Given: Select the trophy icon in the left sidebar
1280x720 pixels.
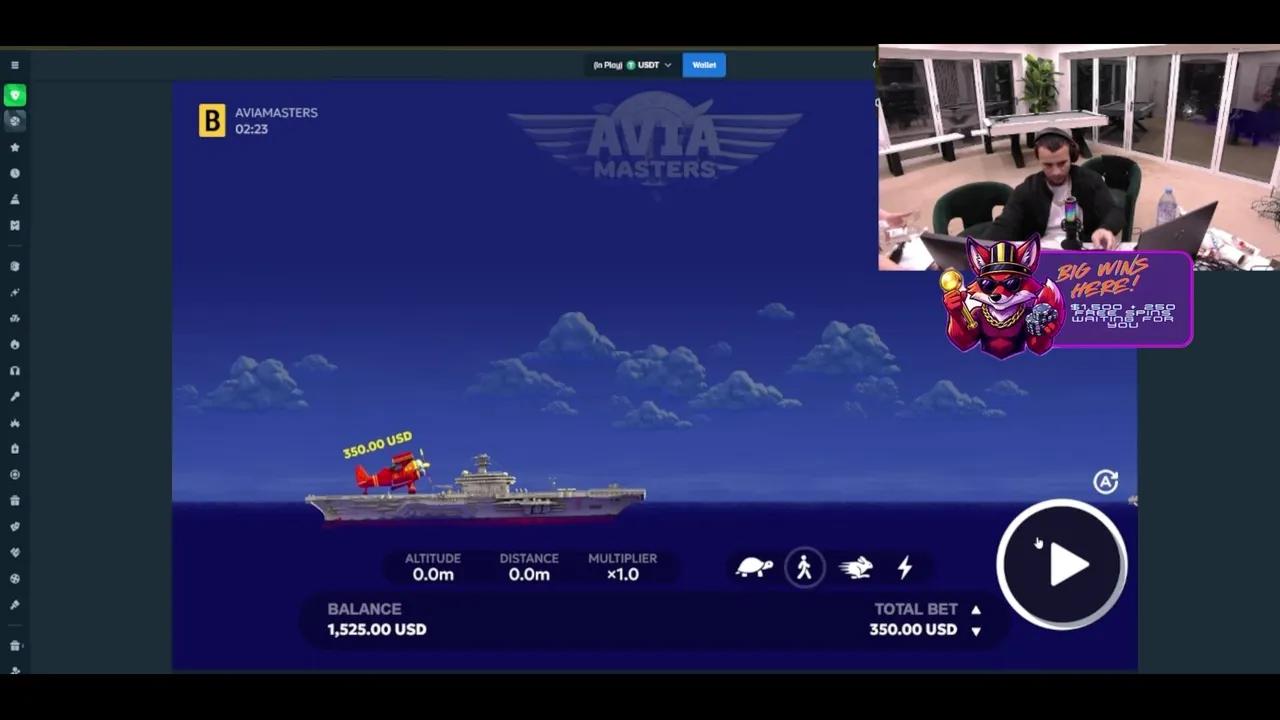Looking at the screenshot, I should 15,199.
